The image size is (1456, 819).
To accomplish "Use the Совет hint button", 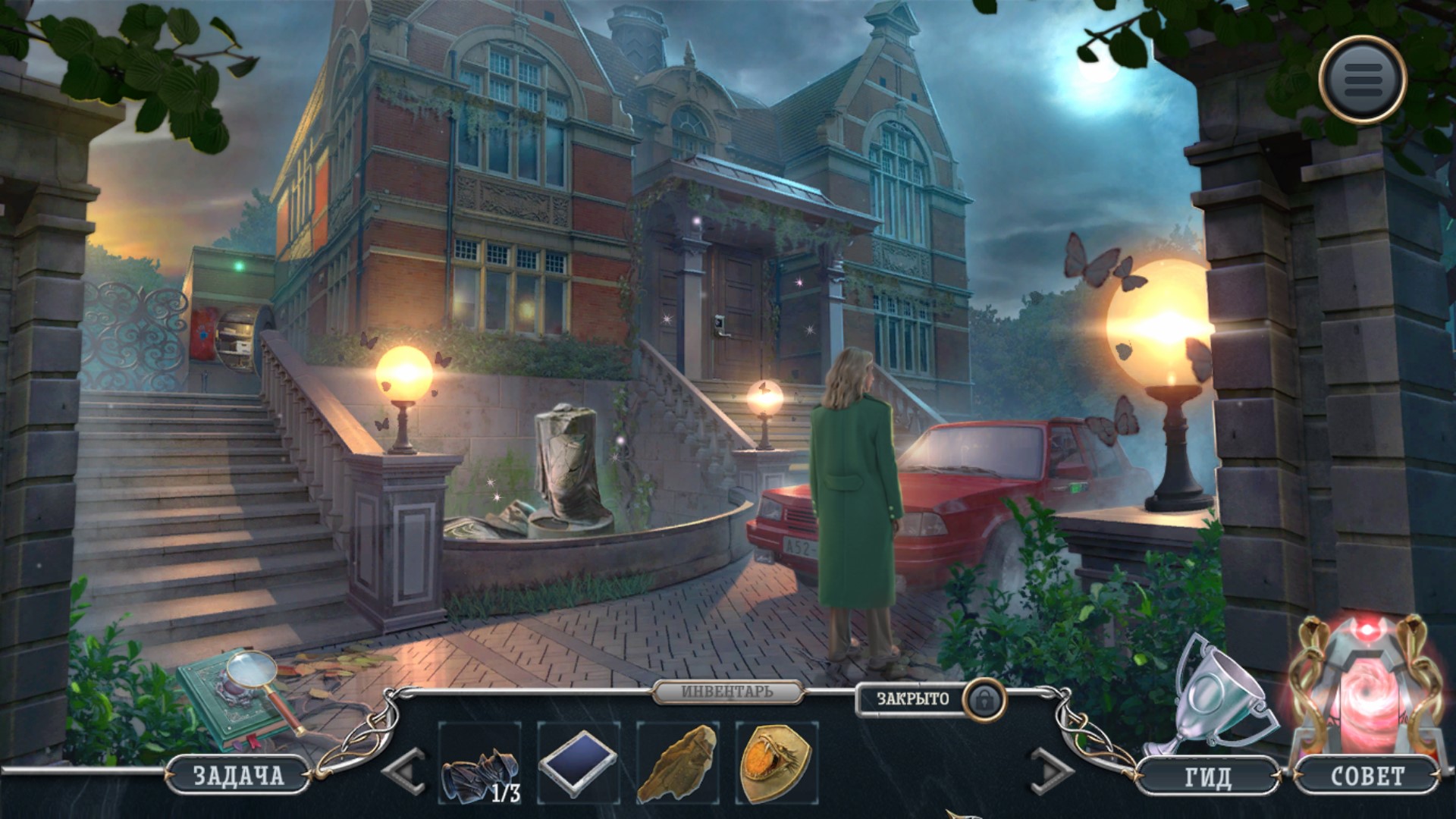I will [x=1367, y=777].
